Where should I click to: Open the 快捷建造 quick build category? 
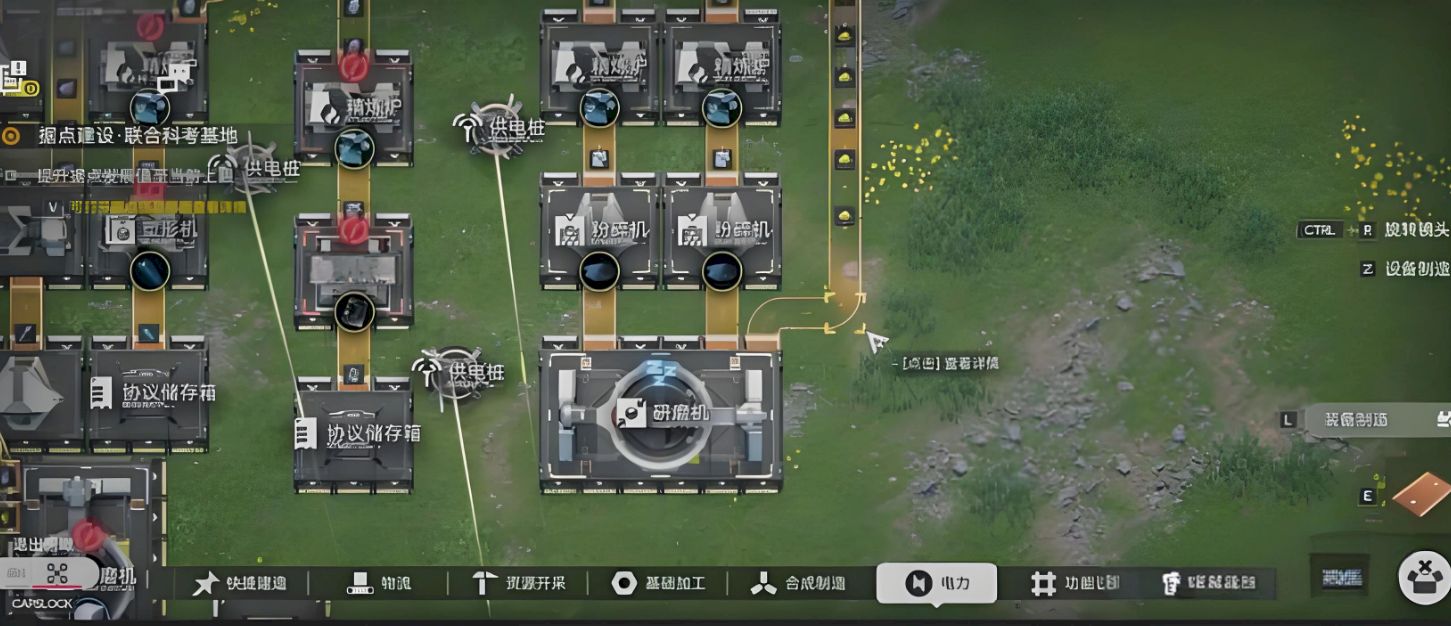(x=240, y=583)
